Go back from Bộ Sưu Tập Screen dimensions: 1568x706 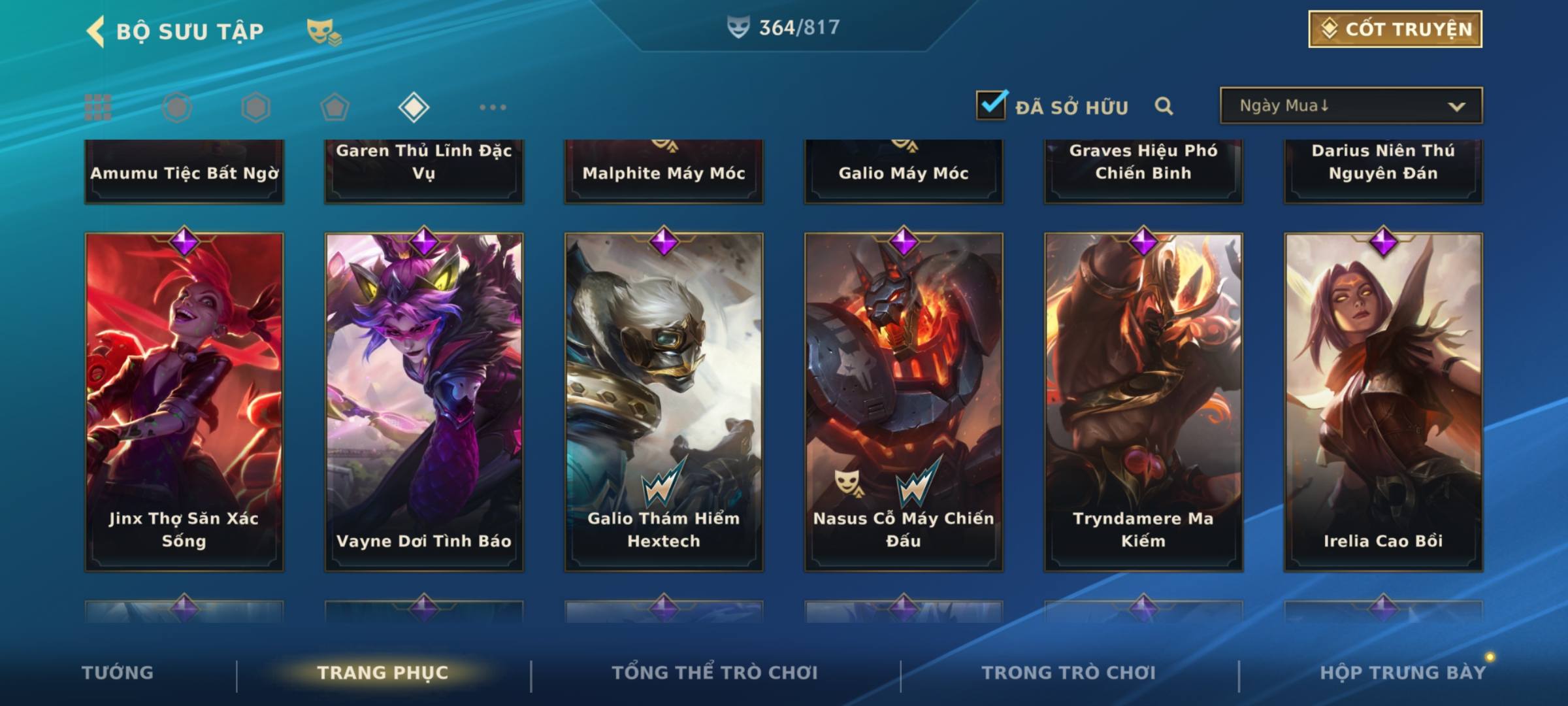coord(96,31)
